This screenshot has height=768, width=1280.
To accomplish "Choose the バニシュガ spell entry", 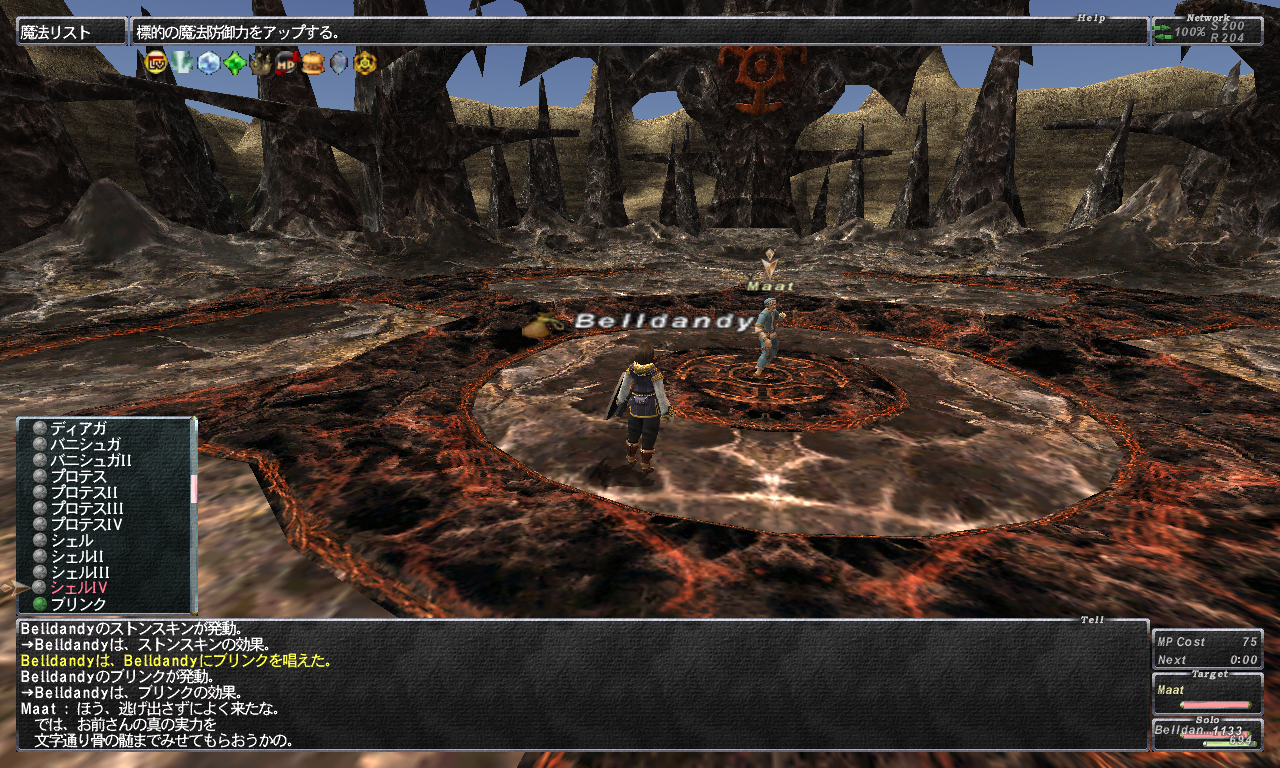I will 85,444.
